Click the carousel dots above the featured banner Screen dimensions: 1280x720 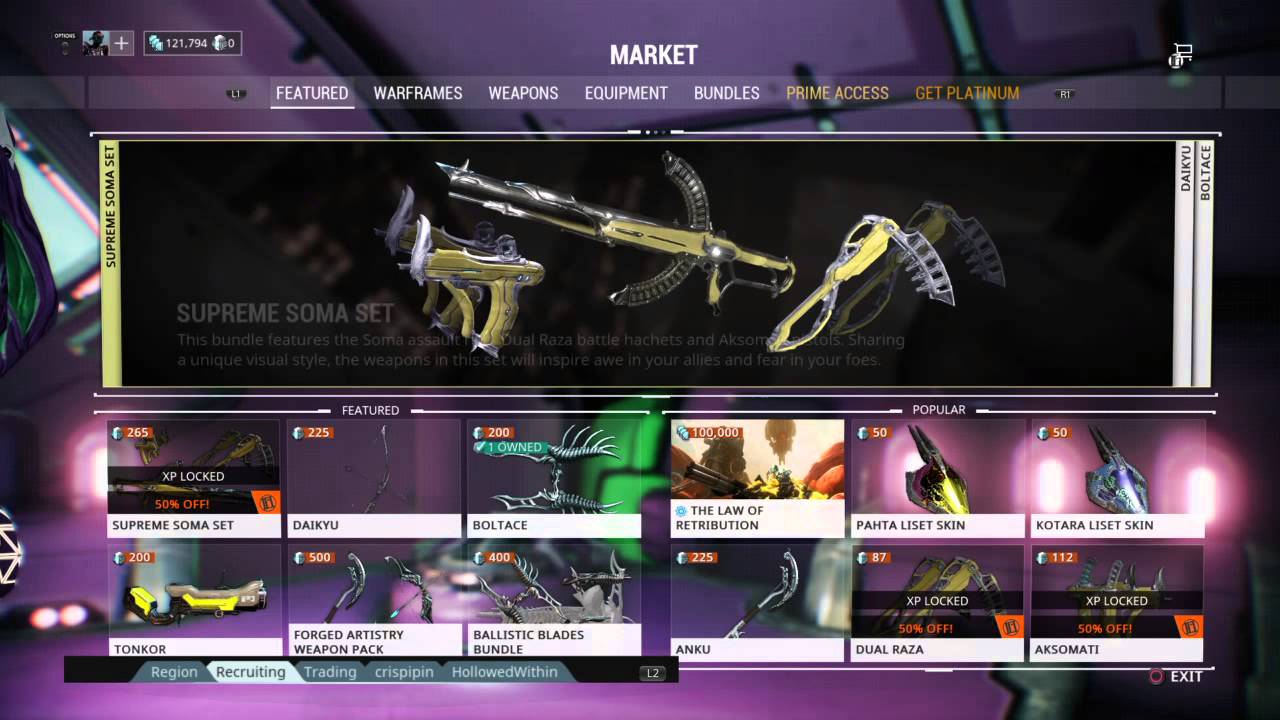click(655, 130)
